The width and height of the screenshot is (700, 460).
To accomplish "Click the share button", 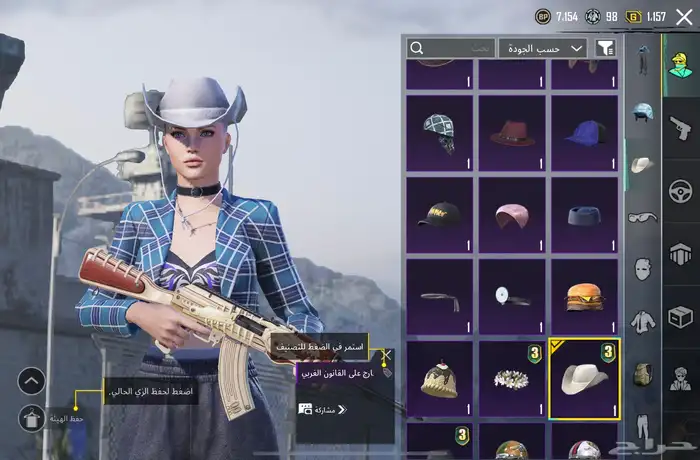I will (322, 409).
